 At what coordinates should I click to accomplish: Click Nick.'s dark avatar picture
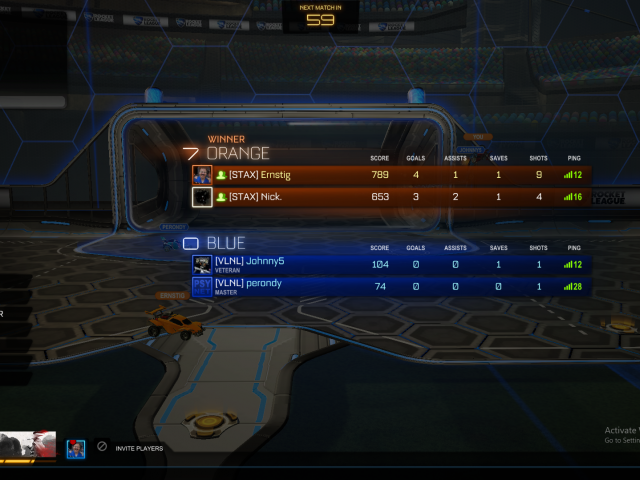pos(202,197)
